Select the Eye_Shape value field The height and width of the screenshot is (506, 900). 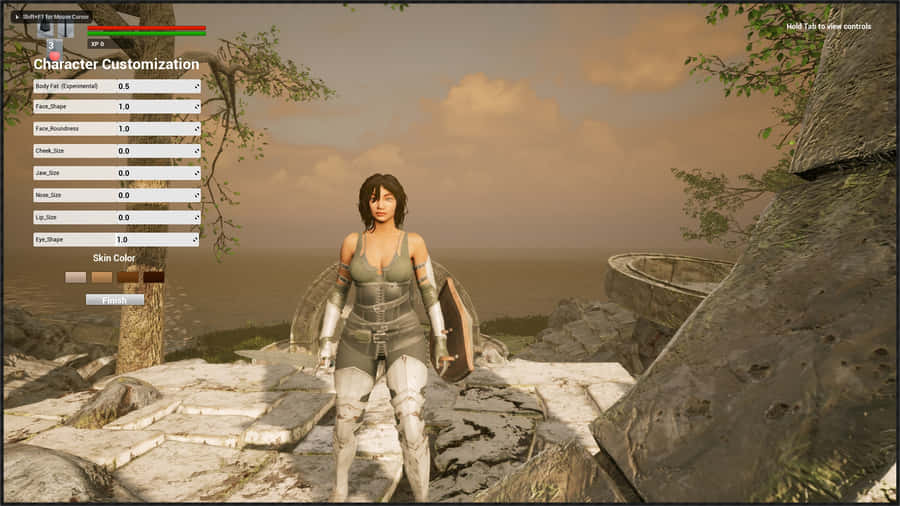(x=155, y=240)
